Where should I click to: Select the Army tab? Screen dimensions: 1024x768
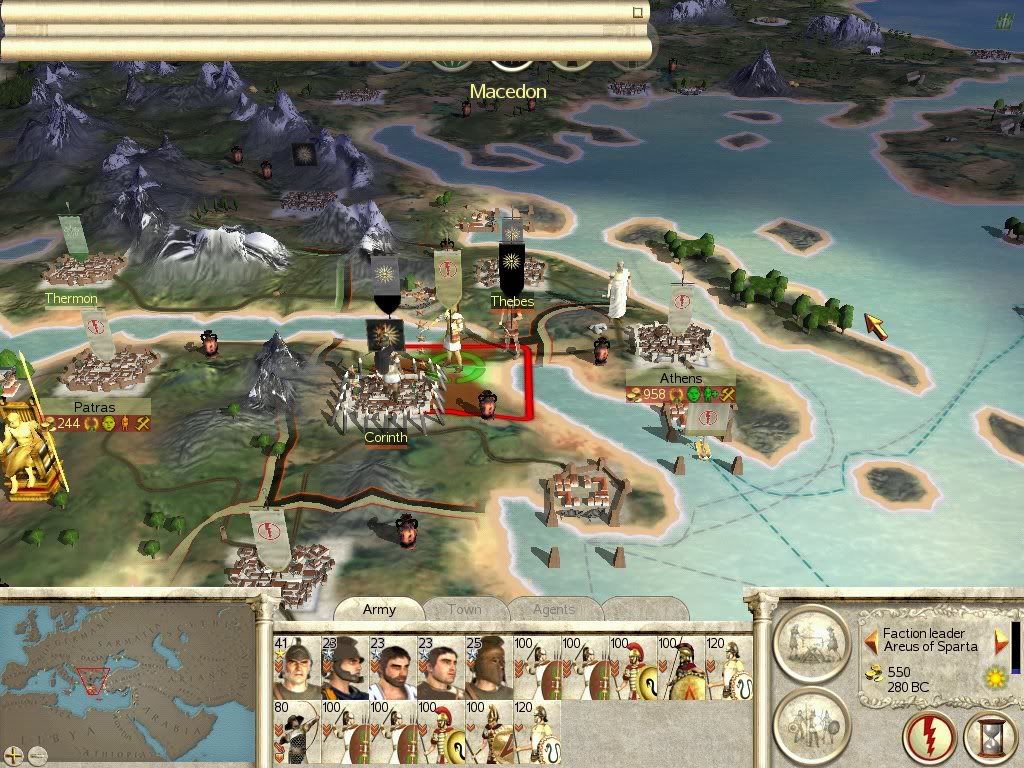point(379,609)
